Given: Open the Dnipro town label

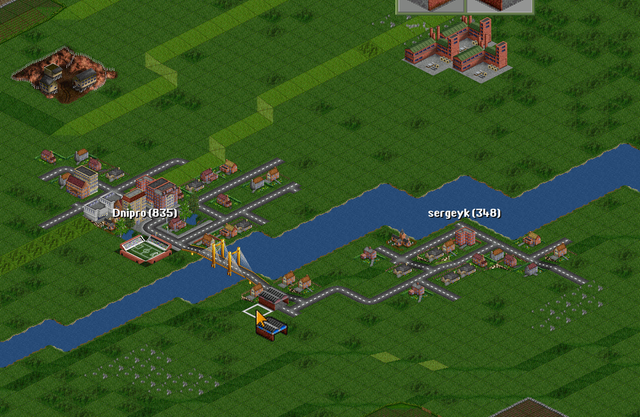Looking at the screenshot, I should (145, 213).
